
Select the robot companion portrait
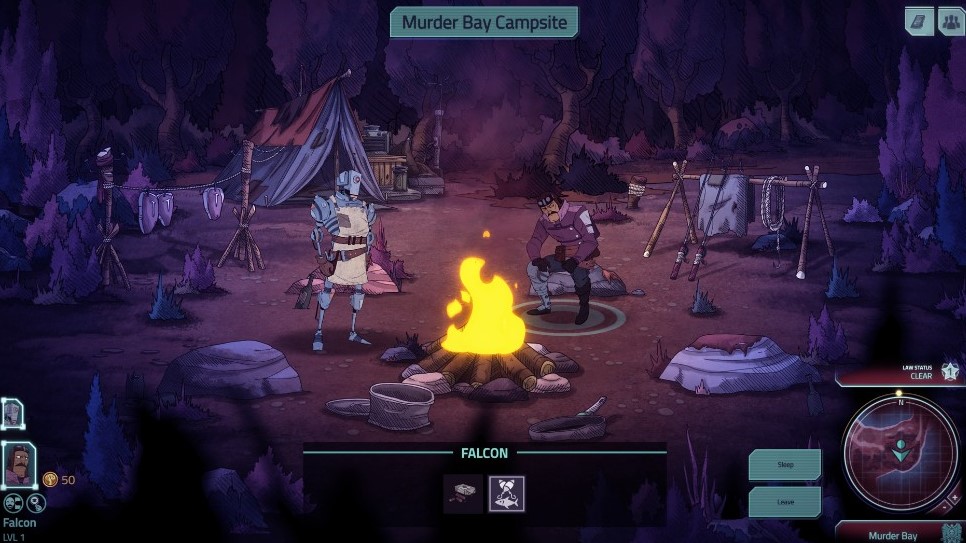(x=12, y=413)
